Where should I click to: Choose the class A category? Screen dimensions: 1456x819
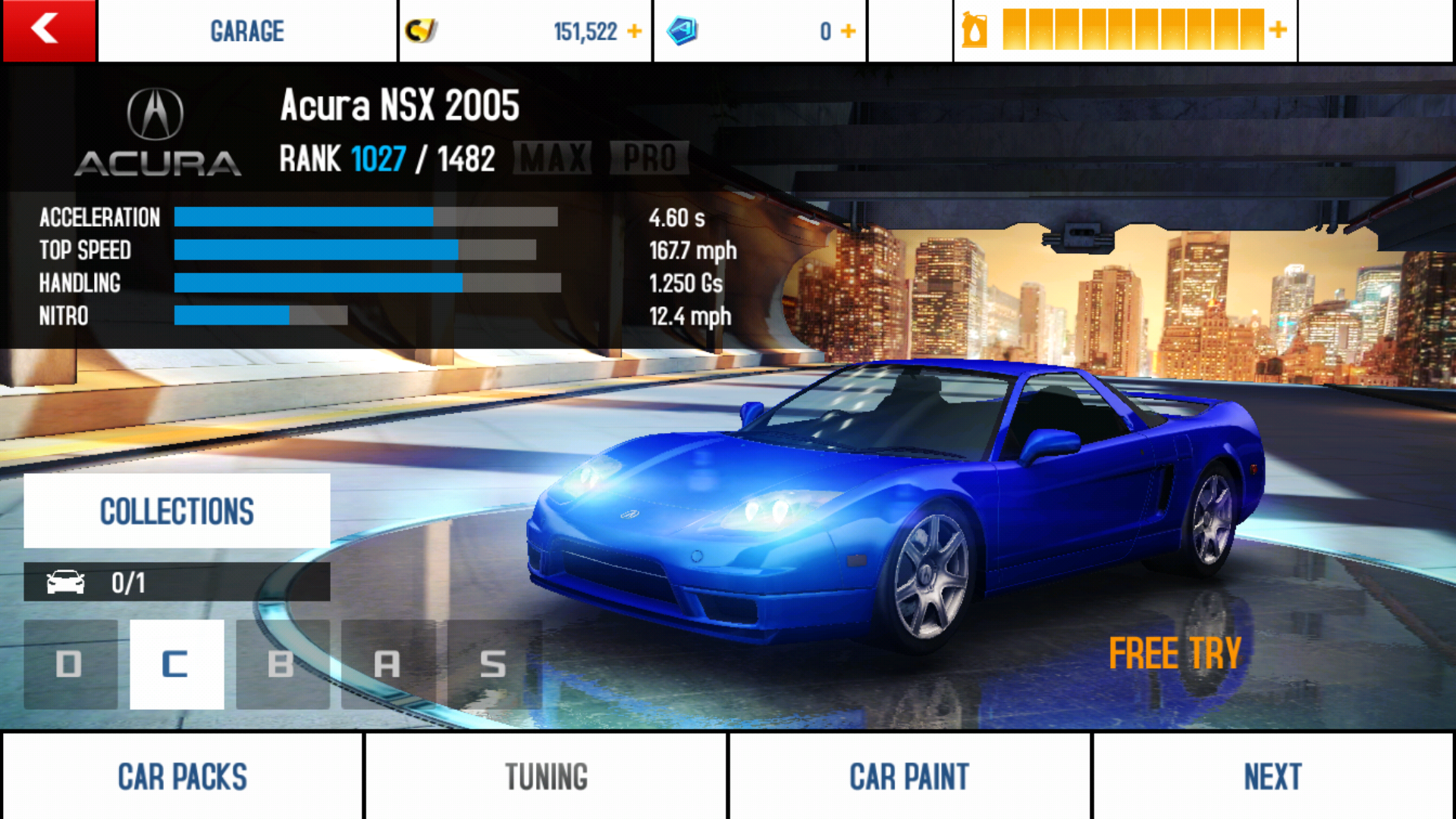pyautogui.click(x=388, y=664)
